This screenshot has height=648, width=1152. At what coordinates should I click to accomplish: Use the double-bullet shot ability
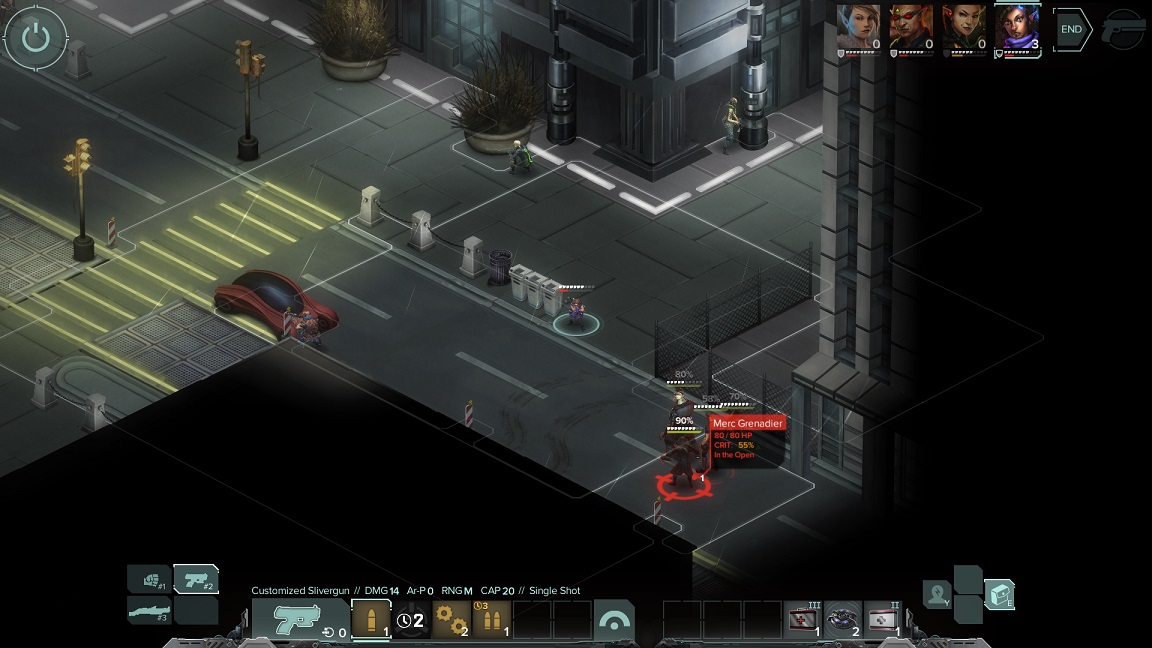(x=491, y=619)
